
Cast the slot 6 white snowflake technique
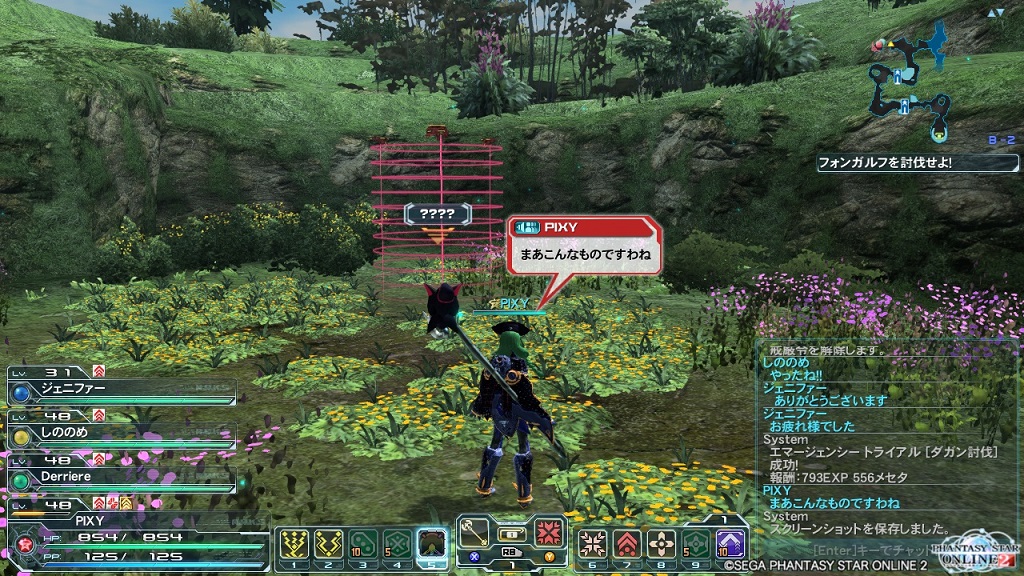[x=593, y=544]
